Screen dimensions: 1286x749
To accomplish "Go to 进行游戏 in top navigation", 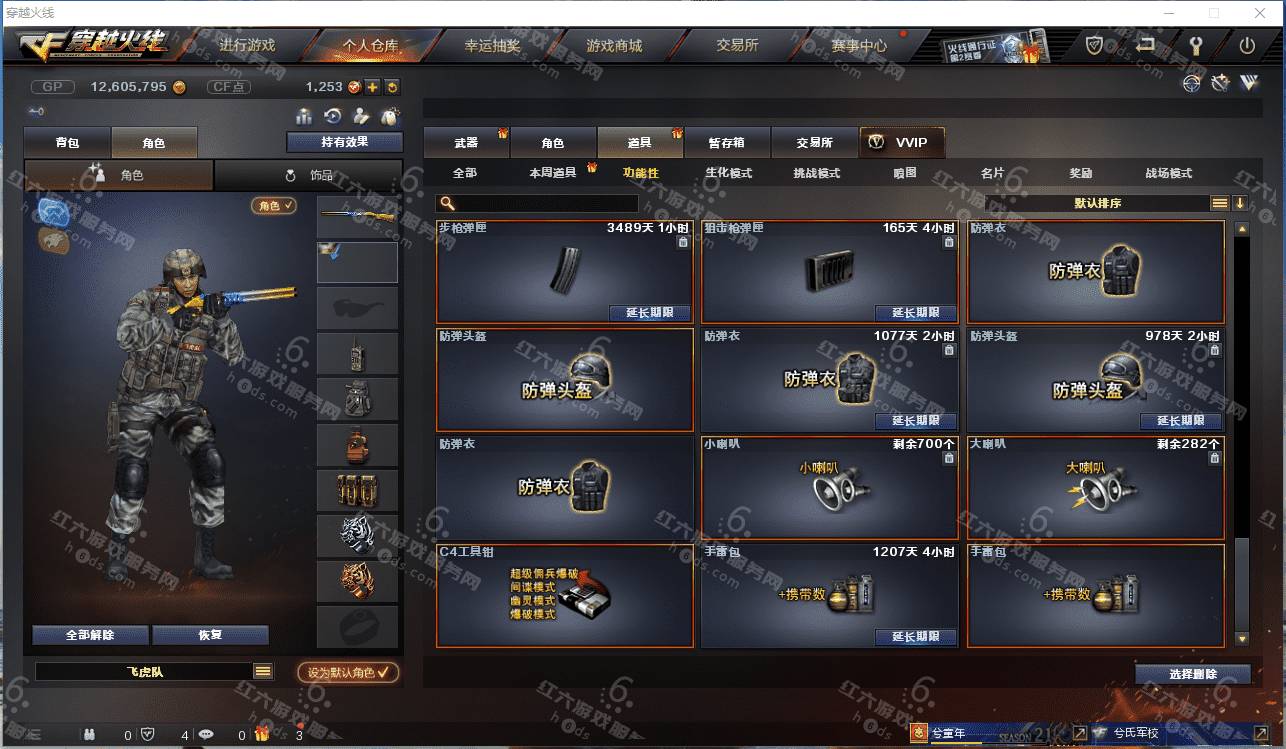I will (247, 46).
